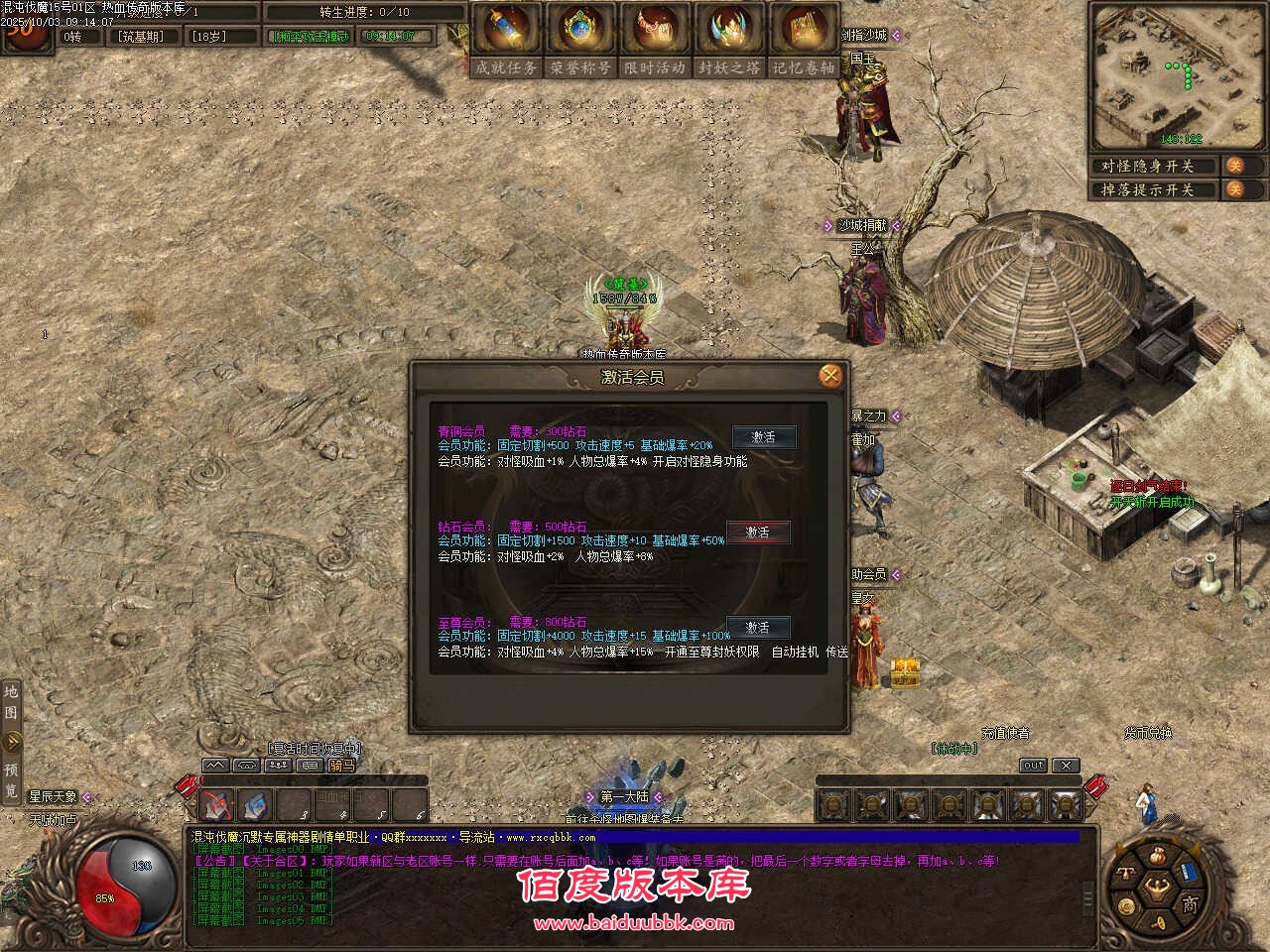Open the 封妖之塔 tower icon
Image resolution: width=1270 pixels, height=952 pixels.
pyautogui.click(x=729, y=40)
